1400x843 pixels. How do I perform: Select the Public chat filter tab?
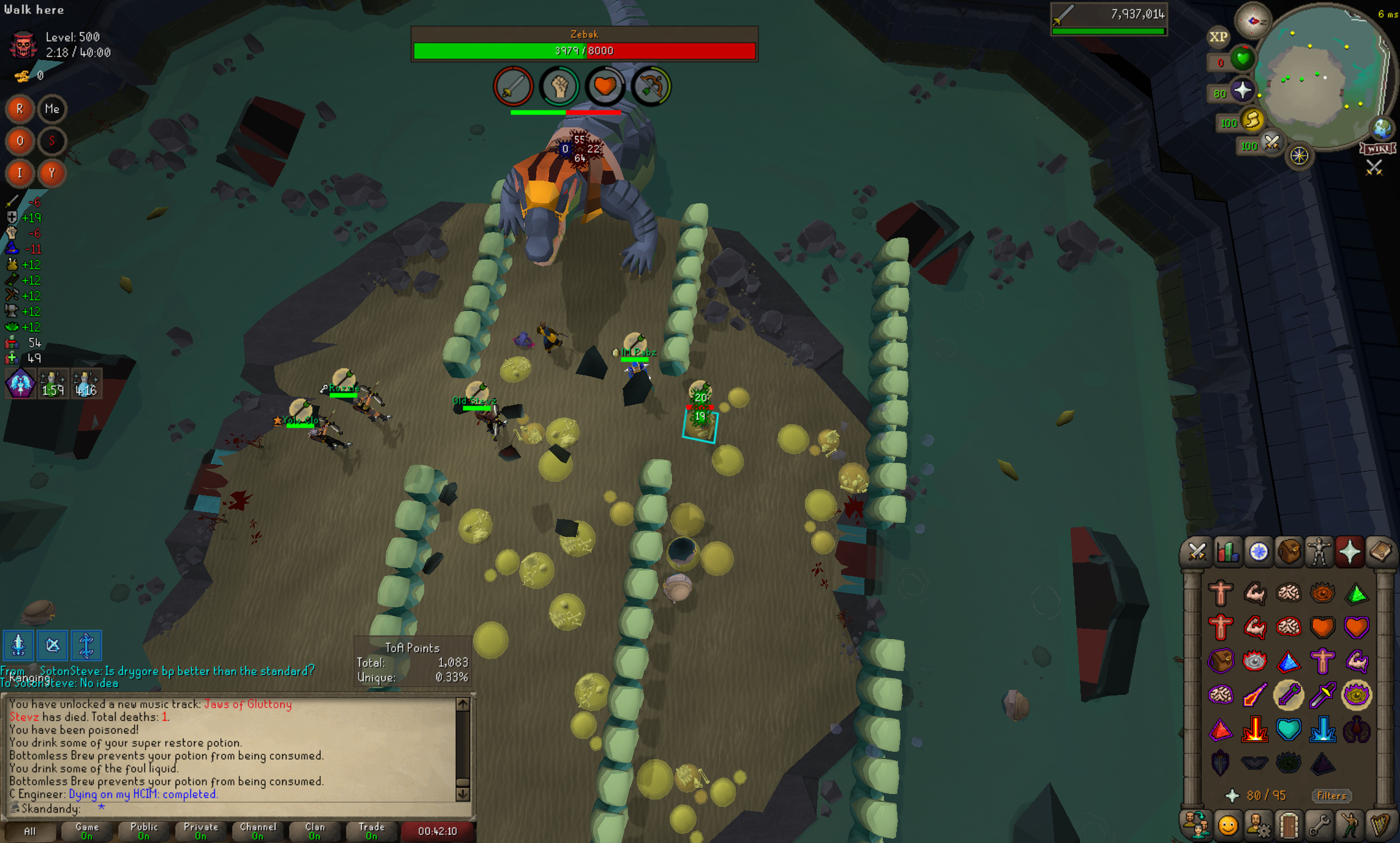143,831
